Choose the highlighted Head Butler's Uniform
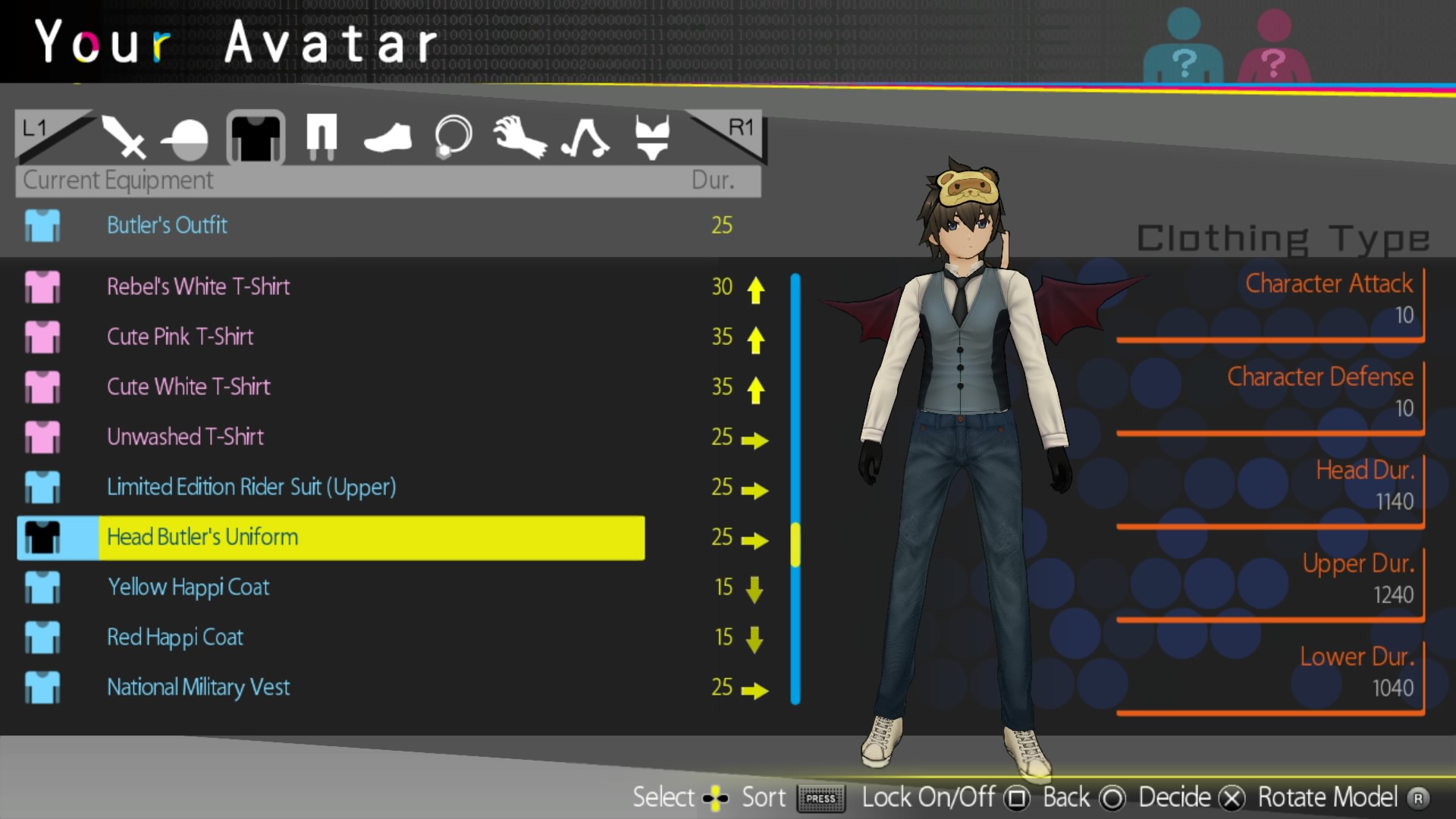The width and height of the screenshot is (1456, 819). [202, 538]
